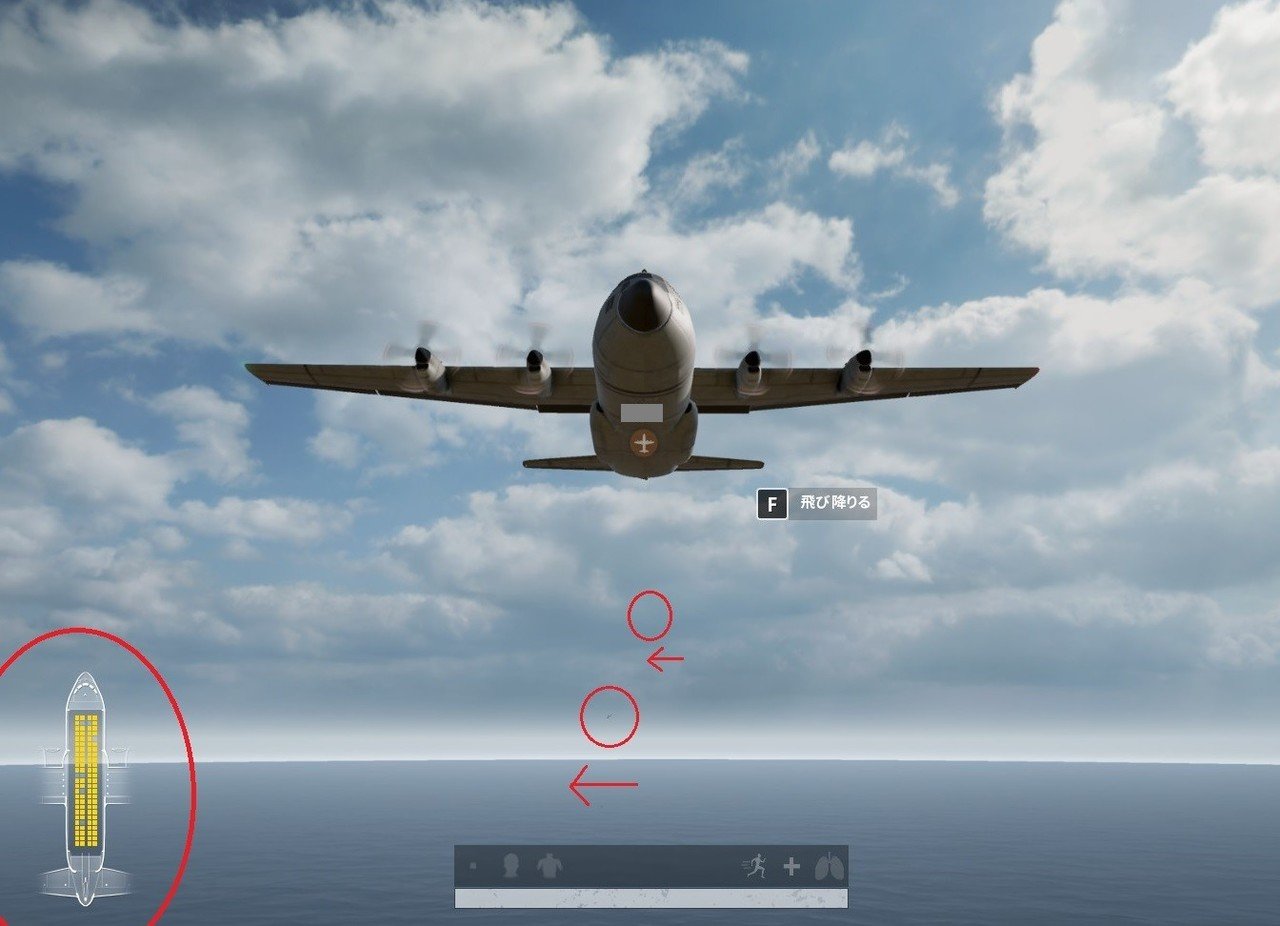Click the upper red arrow pointing left

[x=663, y=660]
